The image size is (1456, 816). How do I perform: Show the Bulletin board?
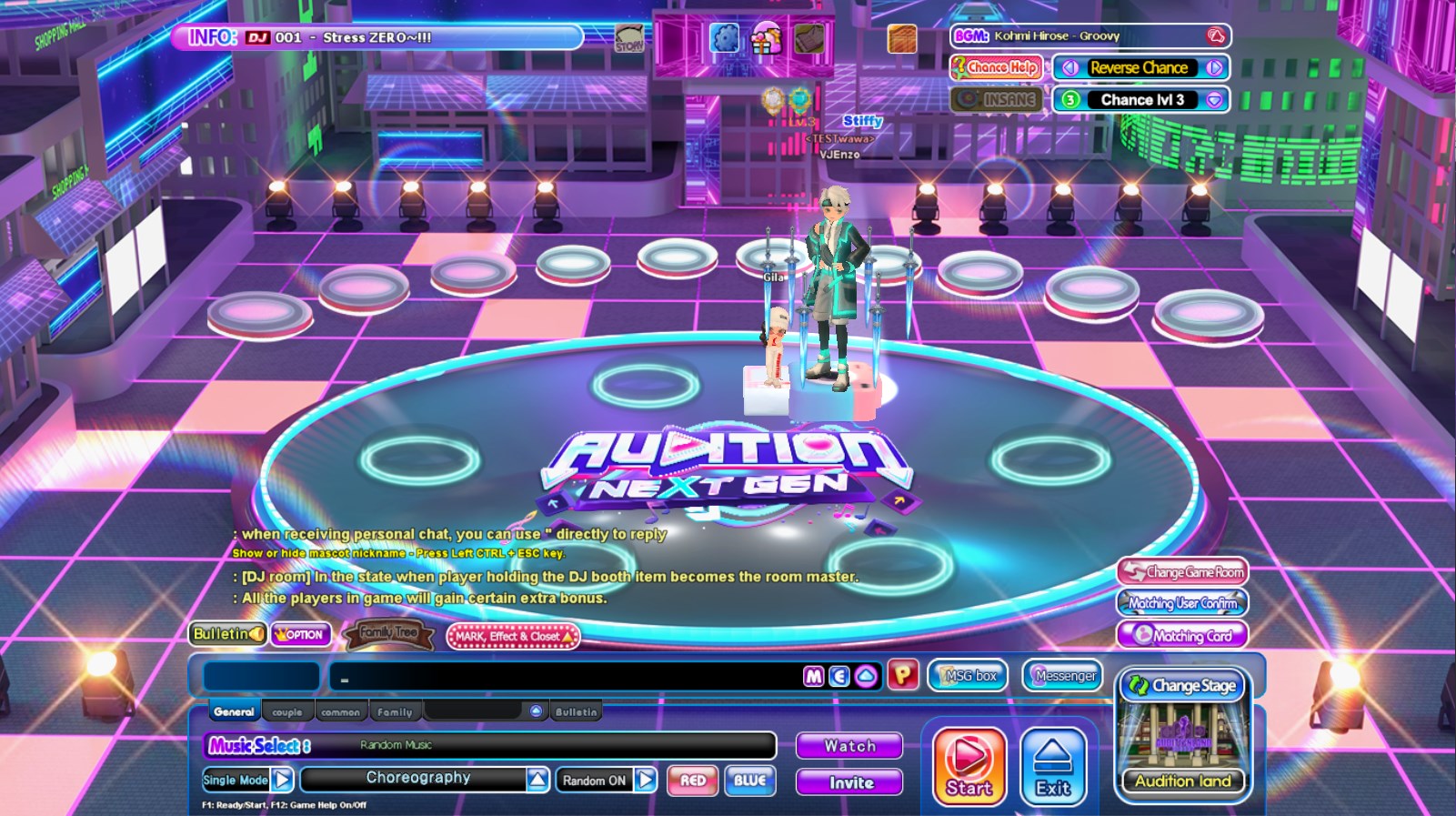click(x=227, y=634)
